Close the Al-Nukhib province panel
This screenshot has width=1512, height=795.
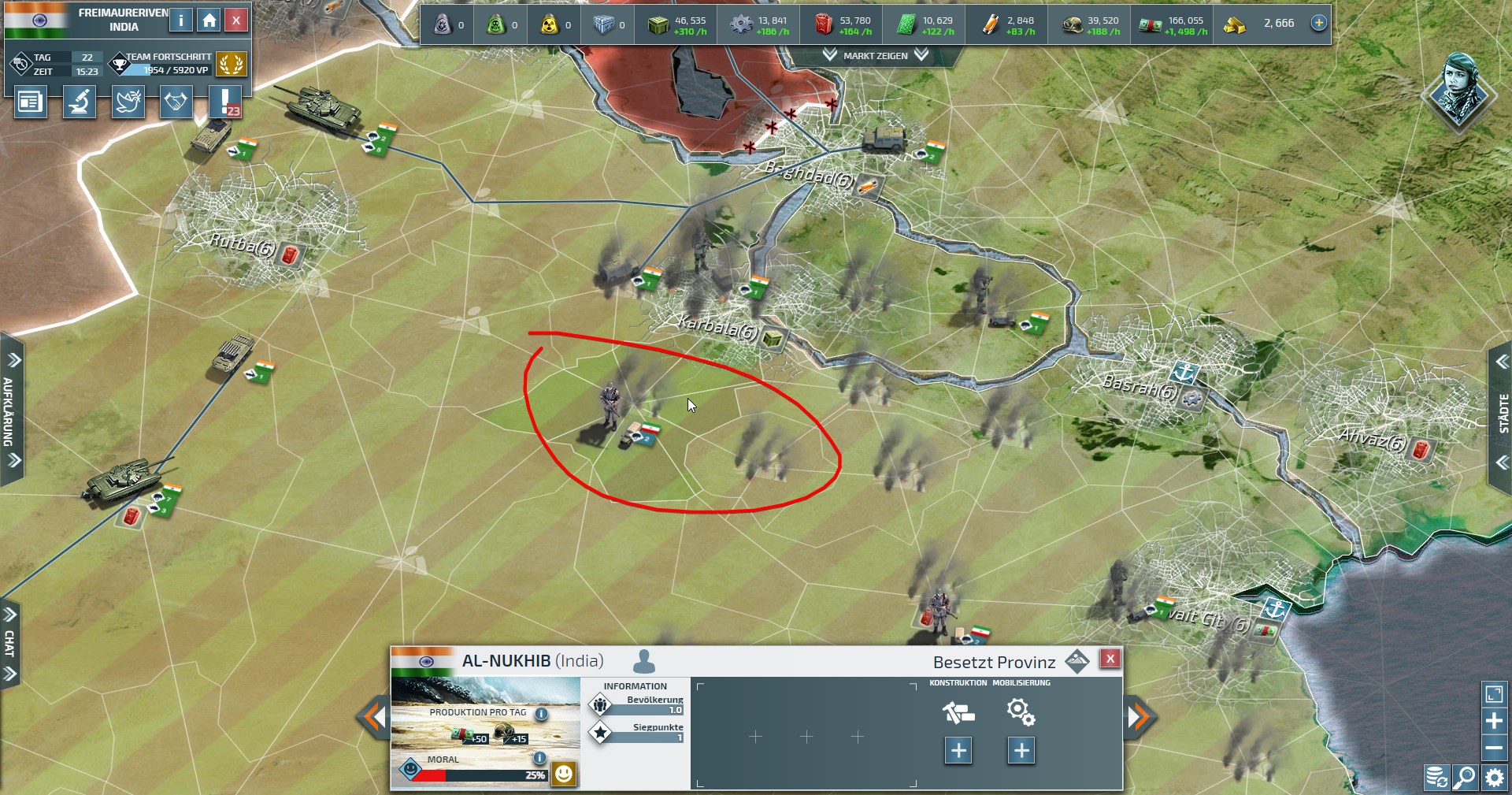(1110, 659)
